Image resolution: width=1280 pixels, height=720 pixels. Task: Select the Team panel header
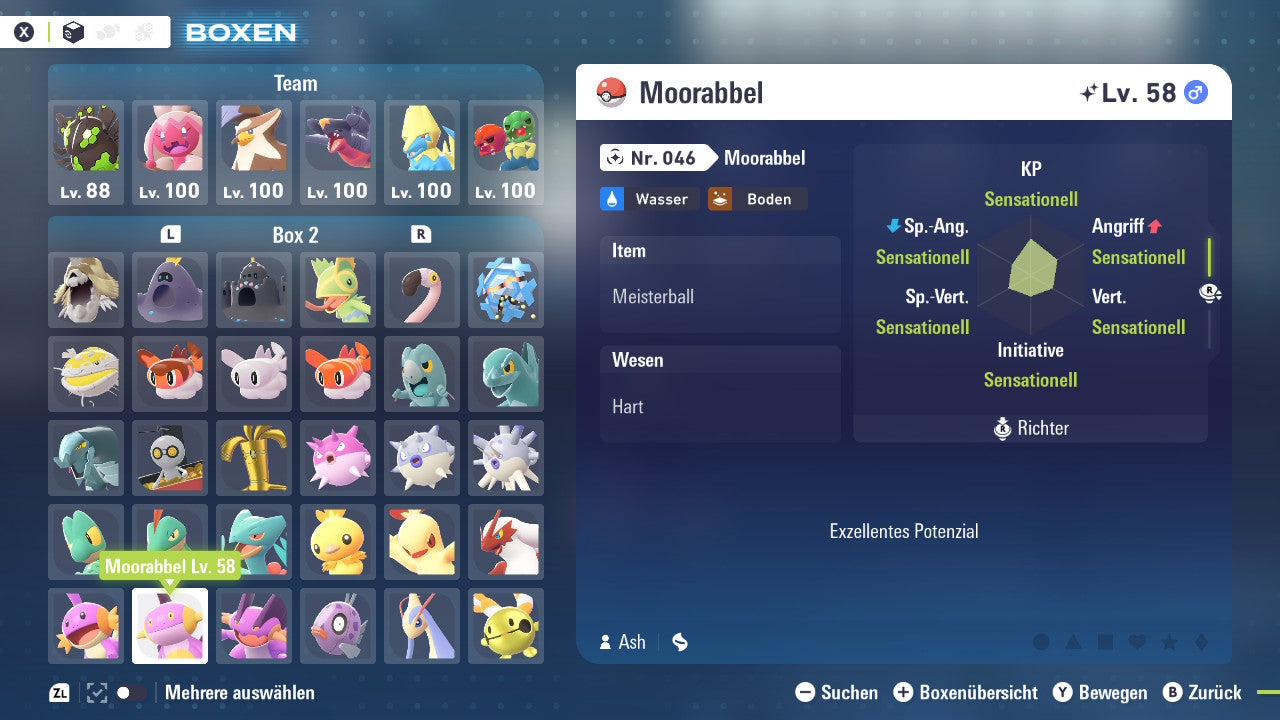[295, 83]
